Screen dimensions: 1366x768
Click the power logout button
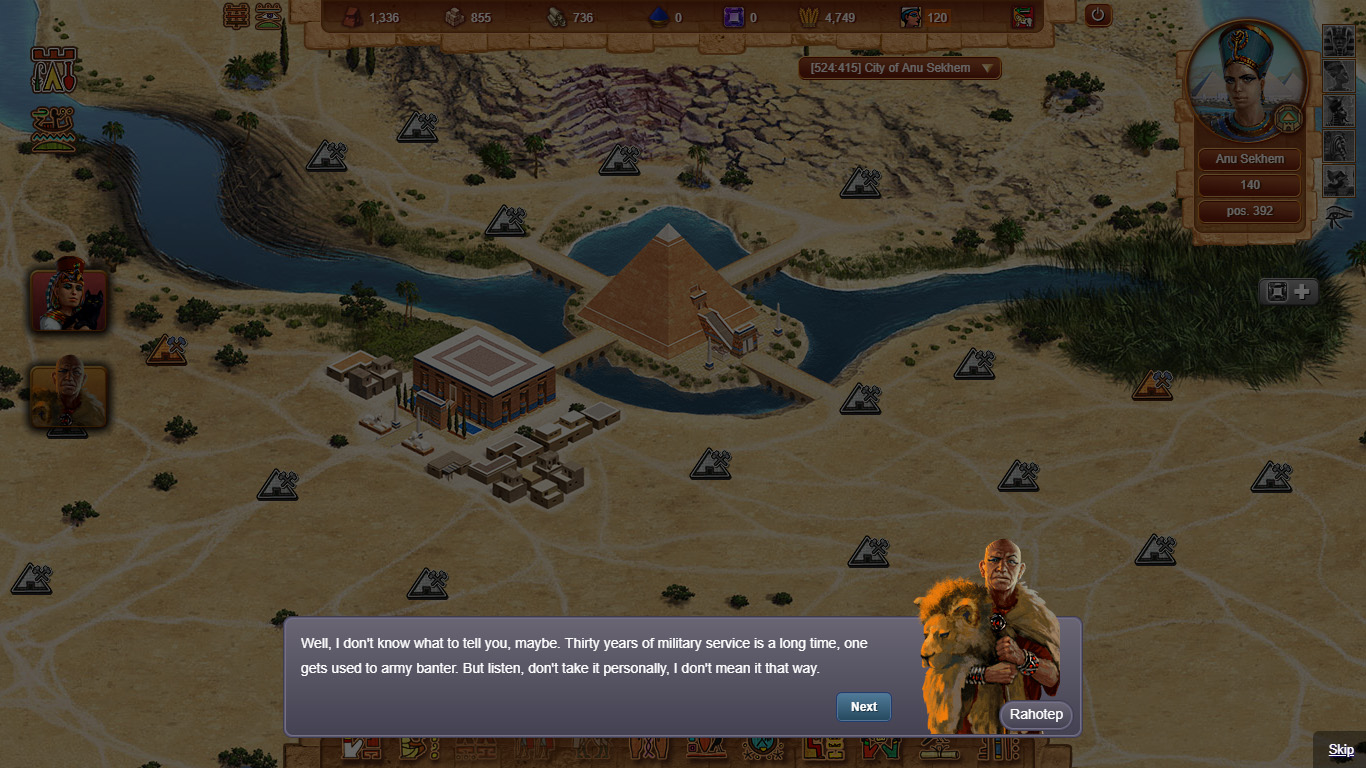pos(1098,15)
